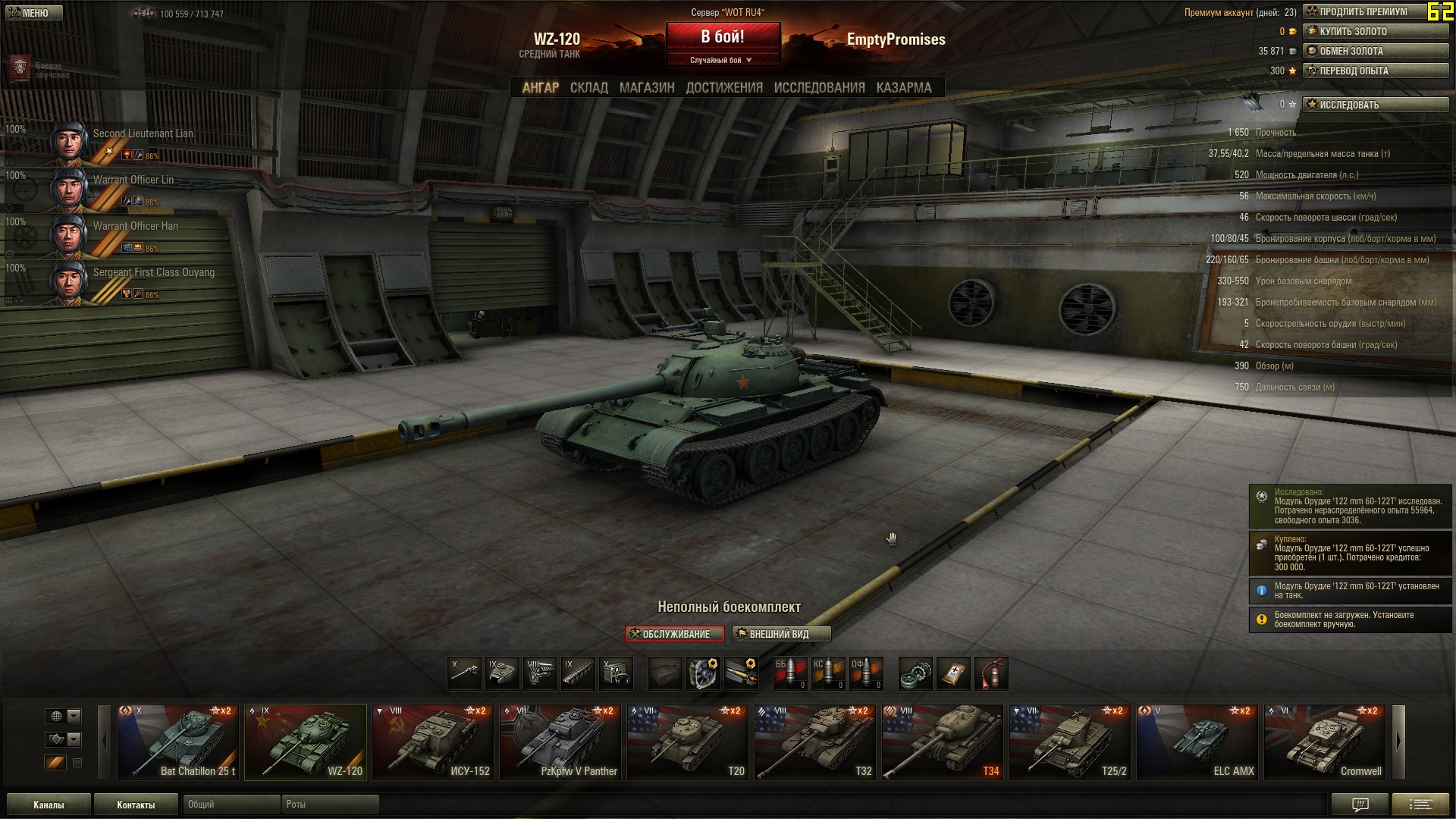This screenshot has height=819, width=1456.
Task: Click the ПРОДЛИТЬ ПРЕМИУМ button
Action: [1375, 11]
